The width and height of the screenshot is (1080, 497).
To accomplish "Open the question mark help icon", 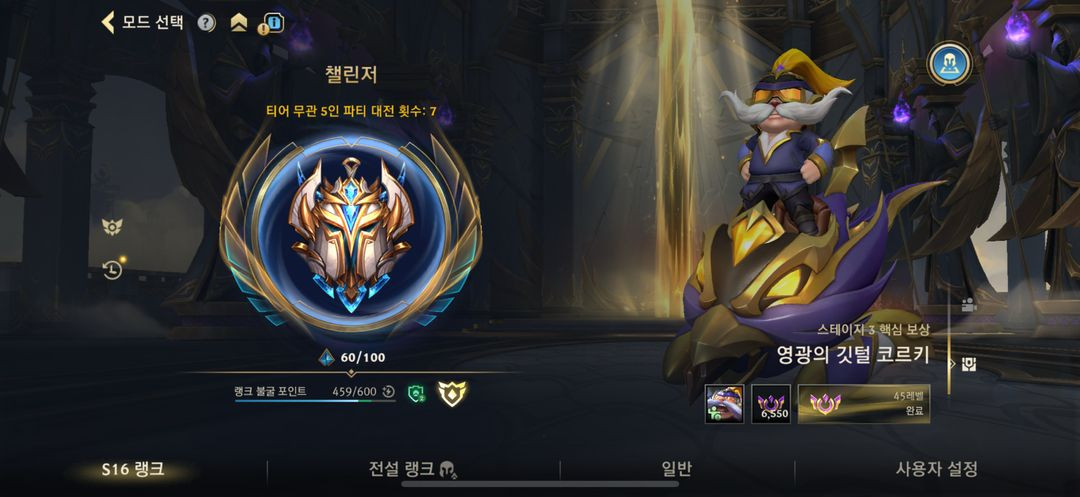I will coord(206,23).
